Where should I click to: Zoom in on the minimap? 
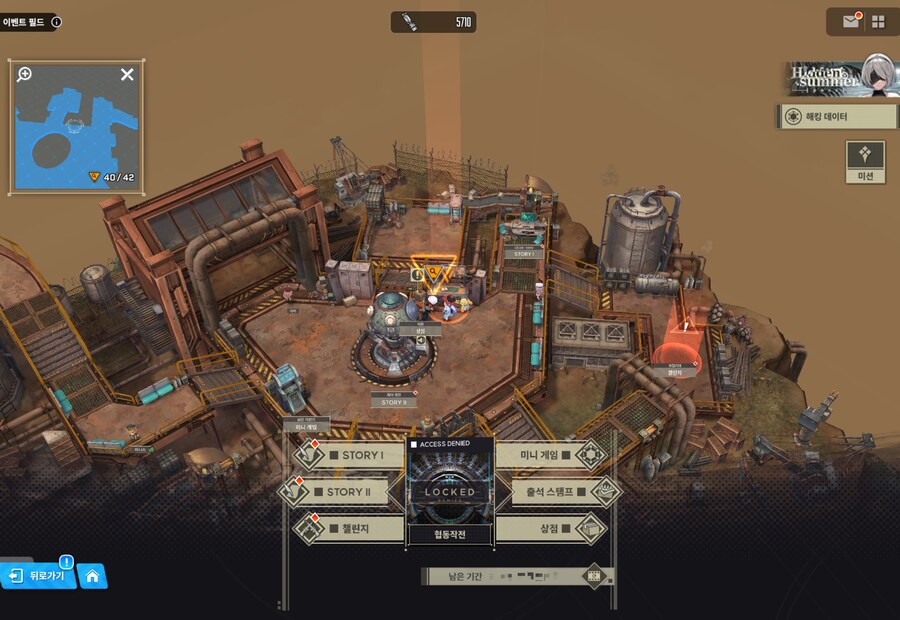pos(25,74)
